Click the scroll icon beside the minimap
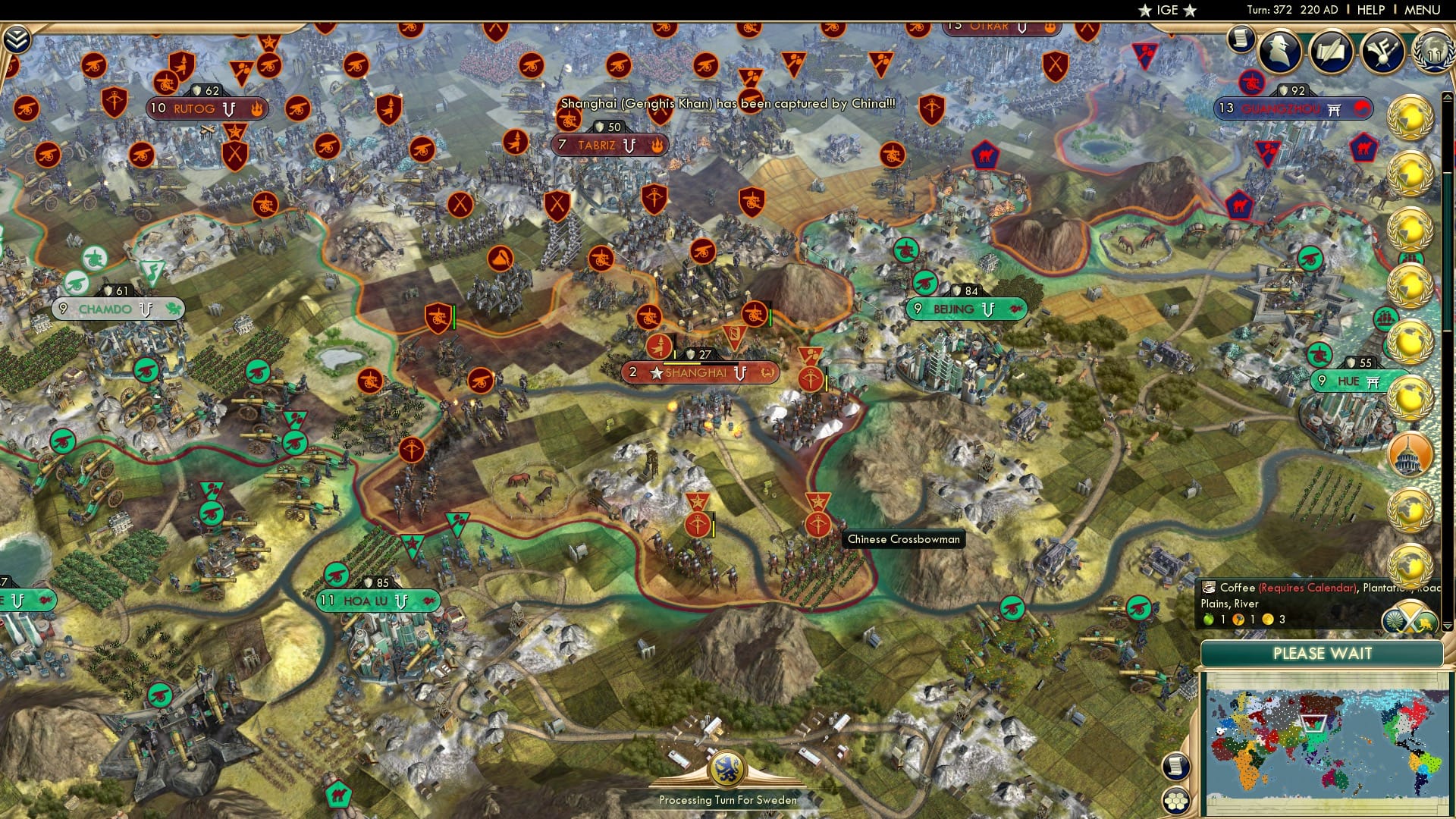 click(1175, 766)
